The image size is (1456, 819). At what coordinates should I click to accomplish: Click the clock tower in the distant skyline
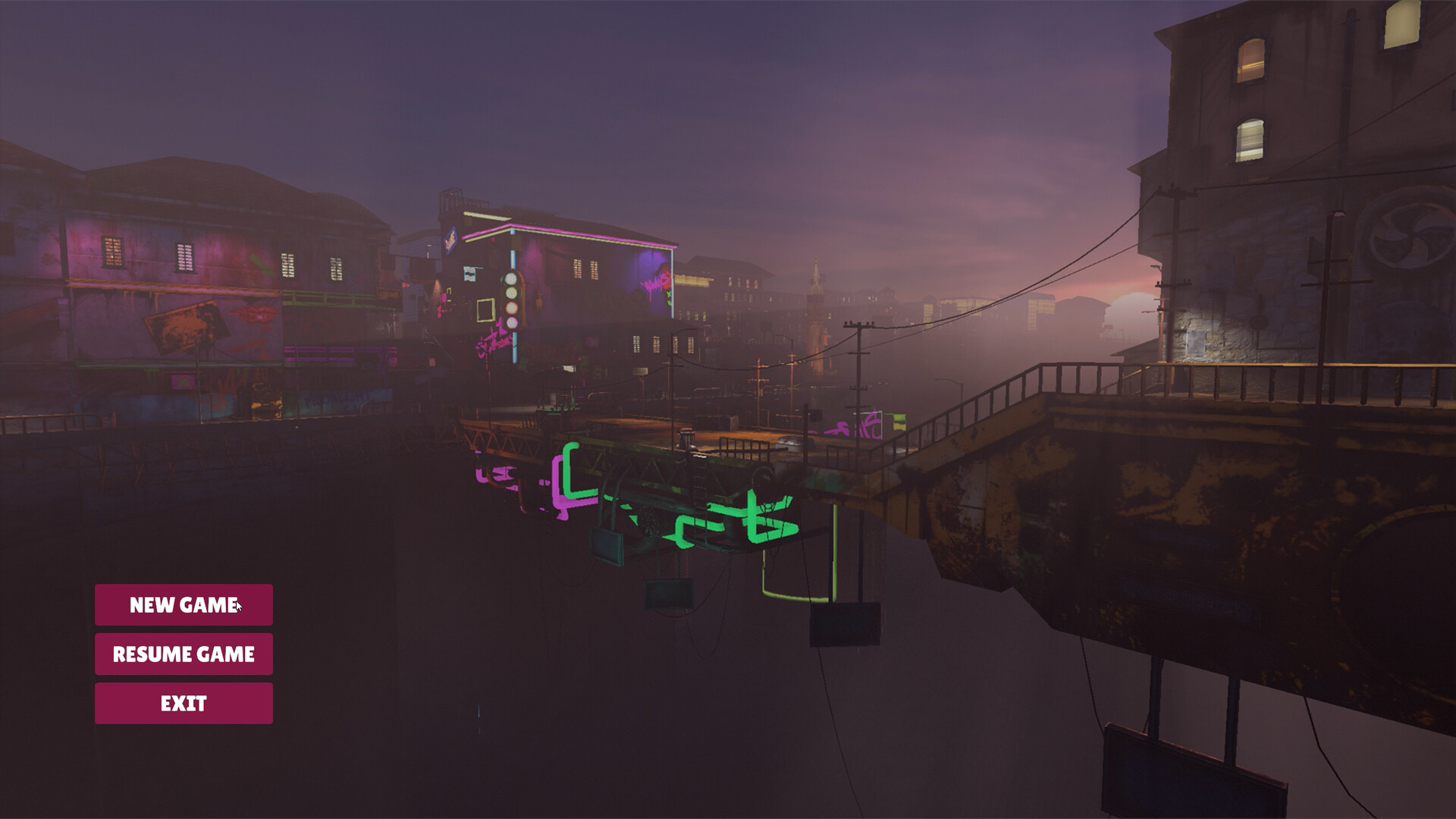pyautogui.click(x=817, y=296)
